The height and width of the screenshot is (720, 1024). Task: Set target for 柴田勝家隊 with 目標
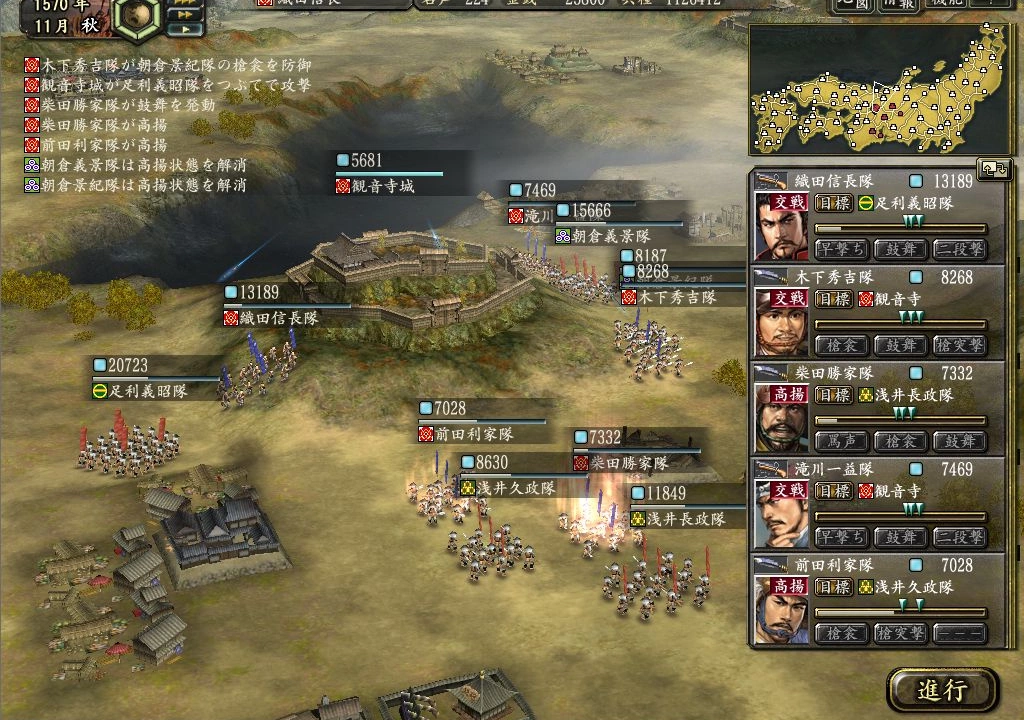click(x=832, y=395)
